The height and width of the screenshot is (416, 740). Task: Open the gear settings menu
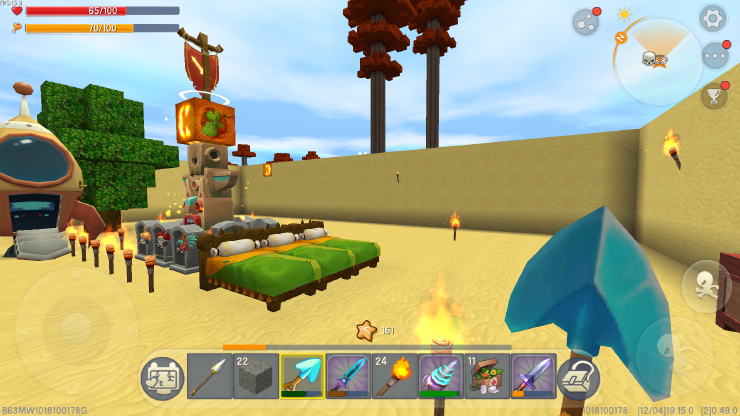tap(712, 18)
